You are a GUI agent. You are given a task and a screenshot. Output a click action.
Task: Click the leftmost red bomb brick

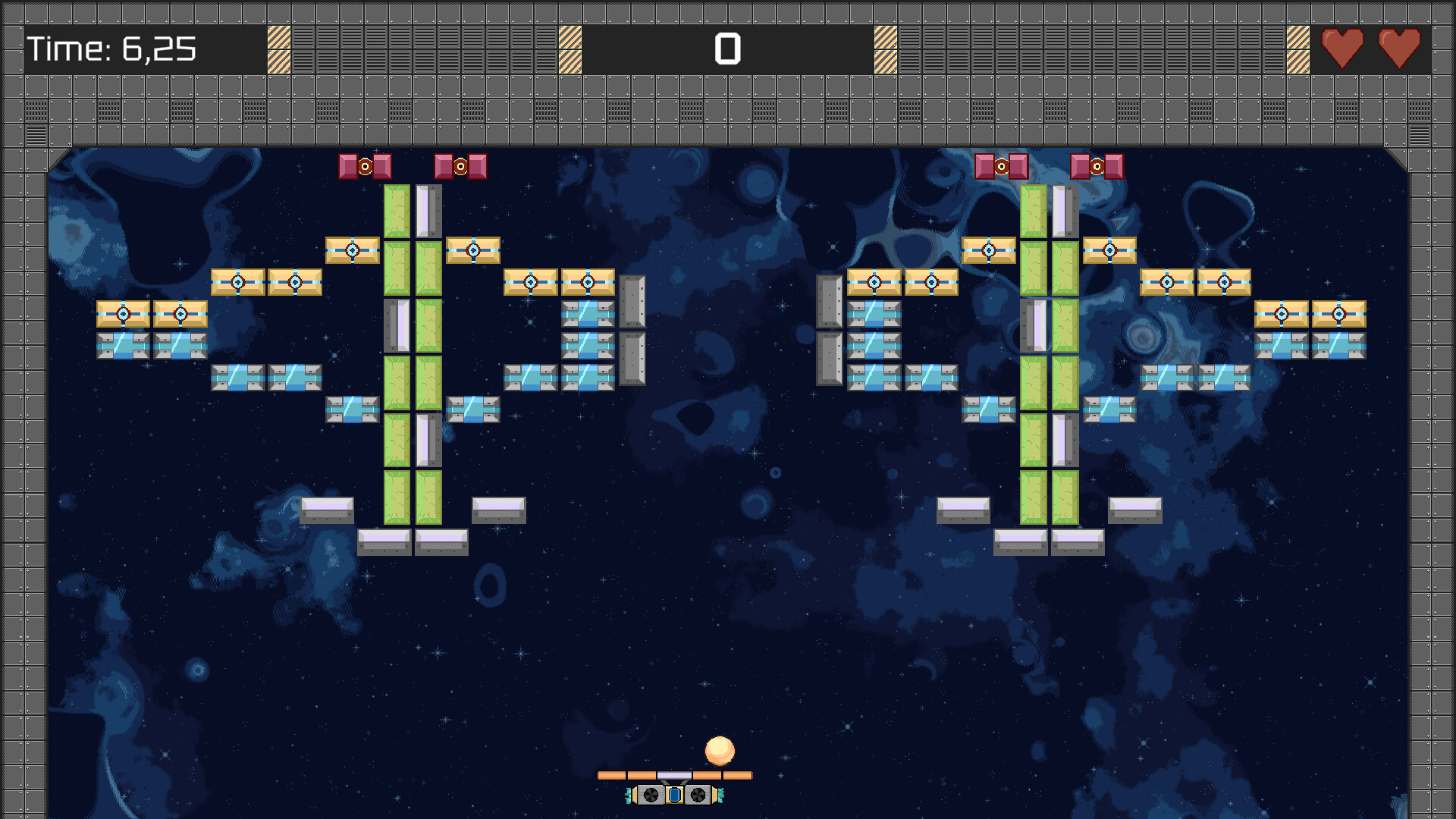(347, 165)
